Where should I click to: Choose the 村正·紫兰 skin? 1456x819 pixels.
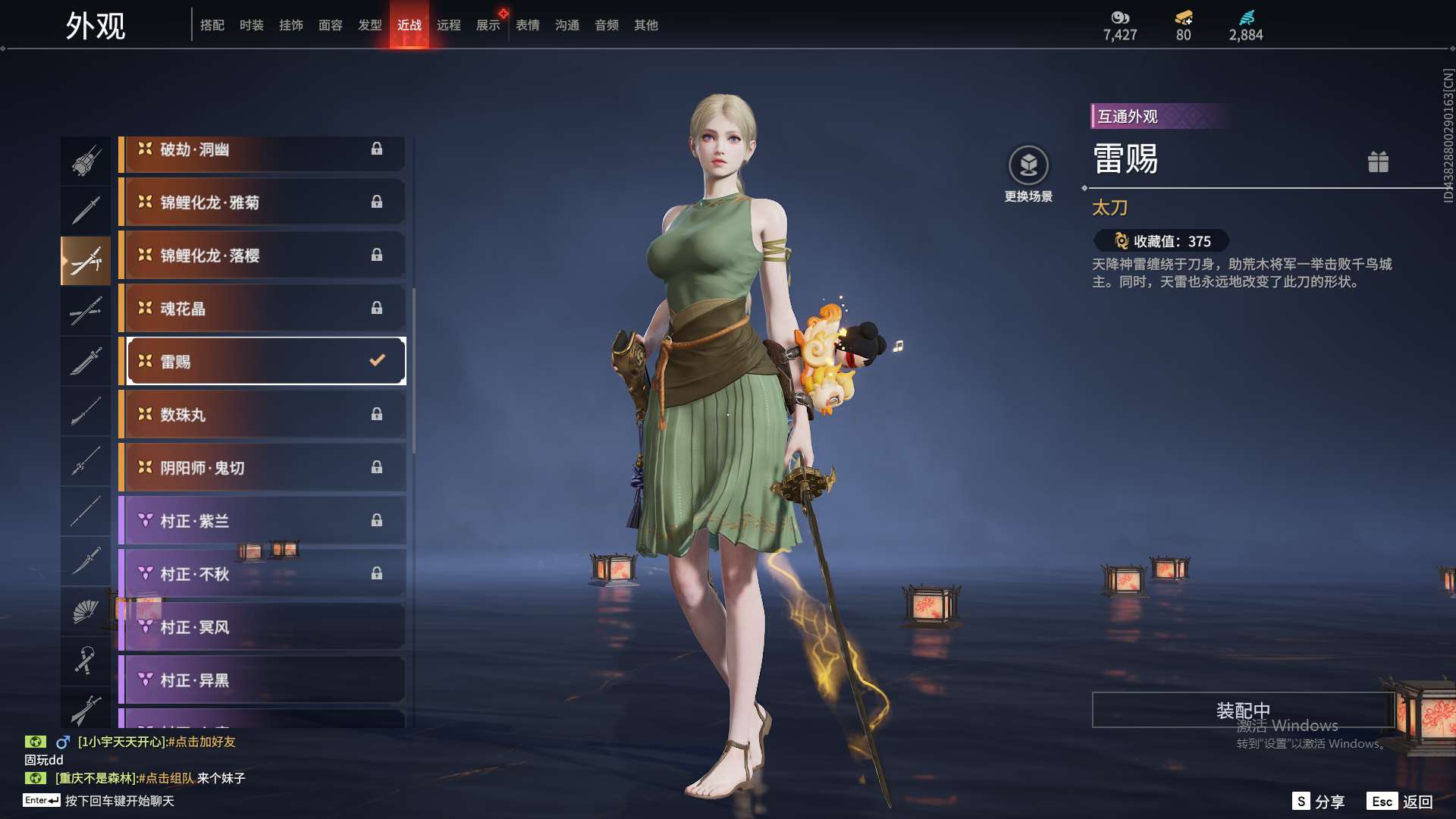pos(262,521)
